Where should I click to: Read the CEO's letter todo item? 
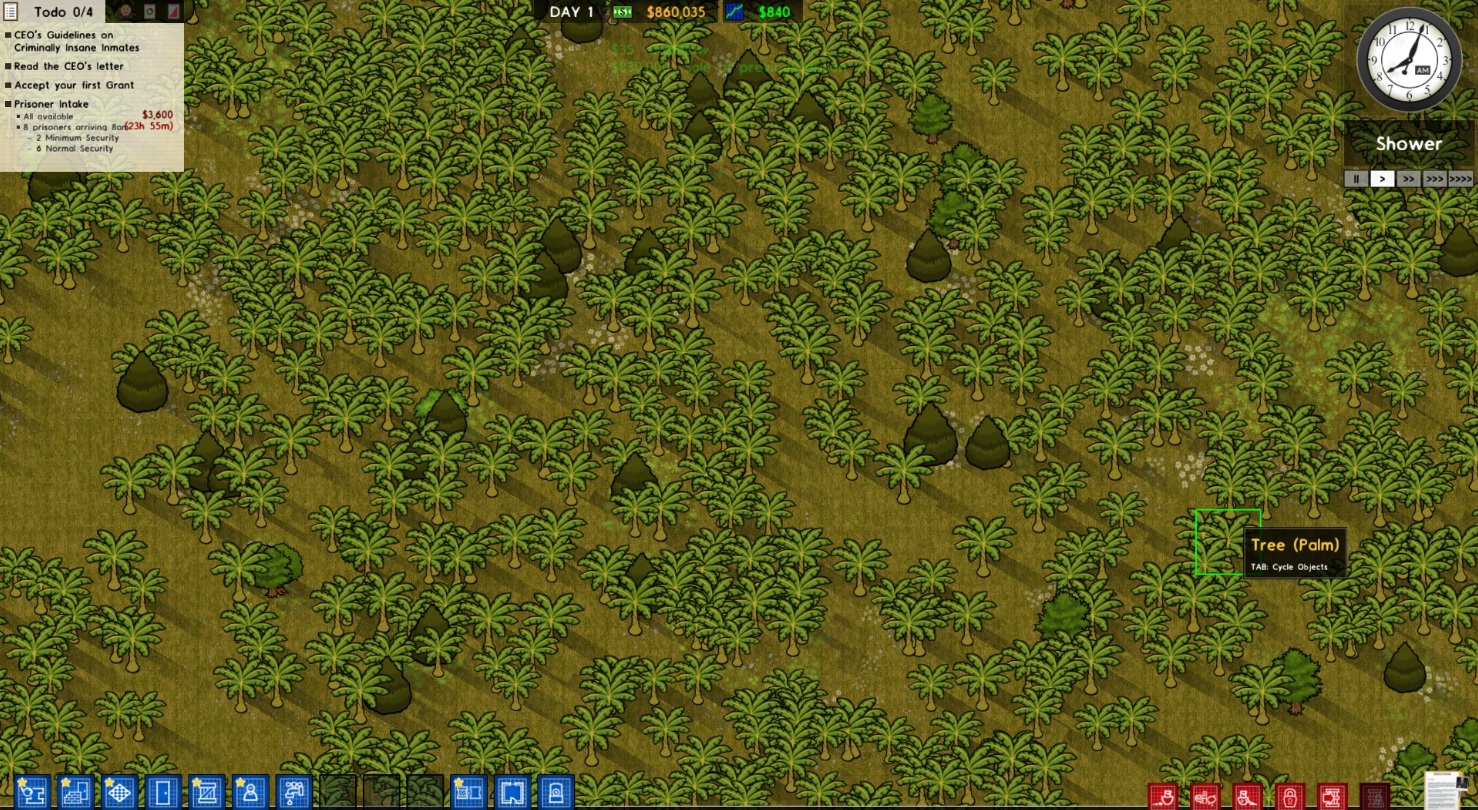pyautogui.click(x=69, y=67)
